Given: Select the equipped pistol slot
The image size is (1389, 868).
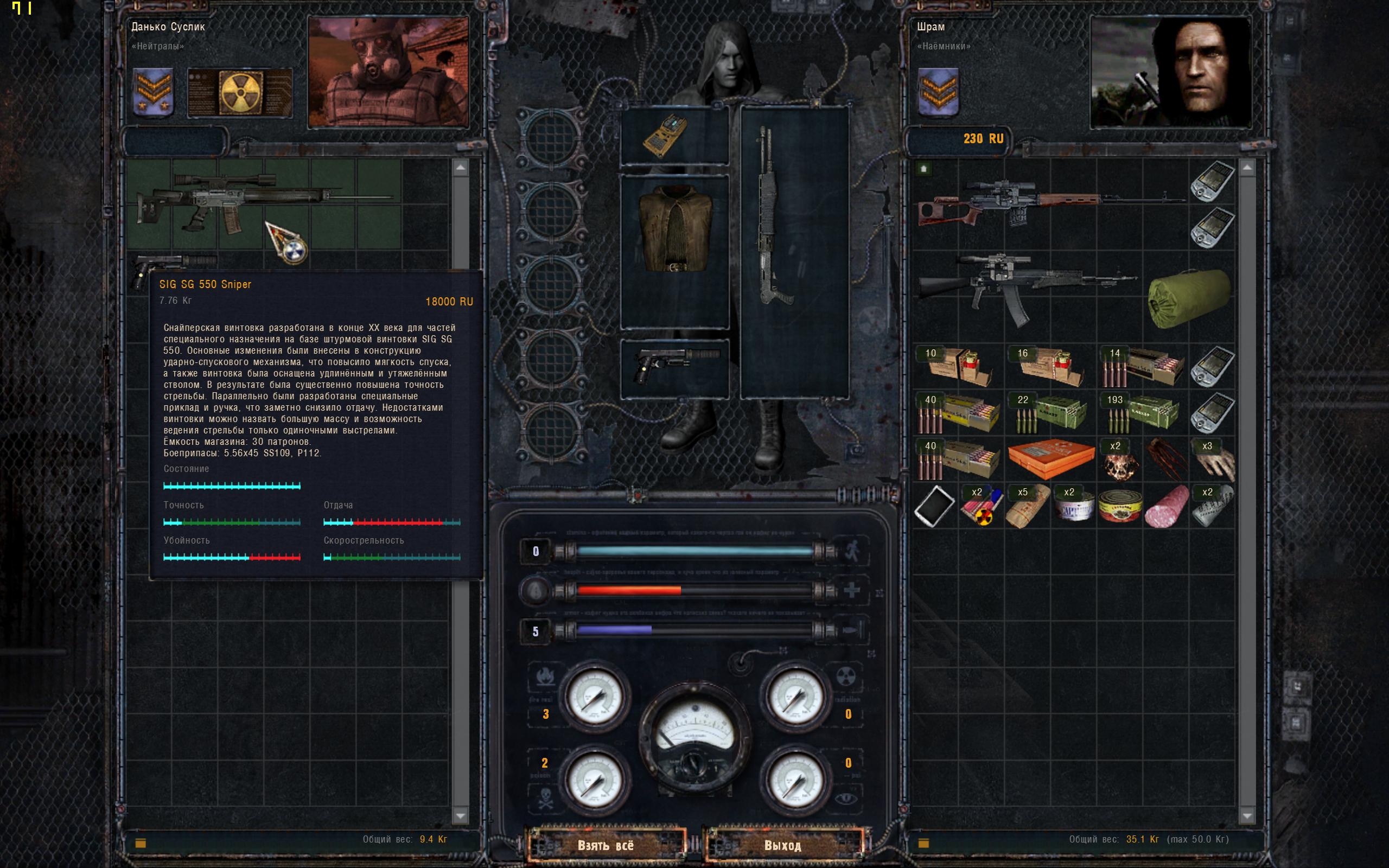Looking at the screenshot, I should (675, 367).
